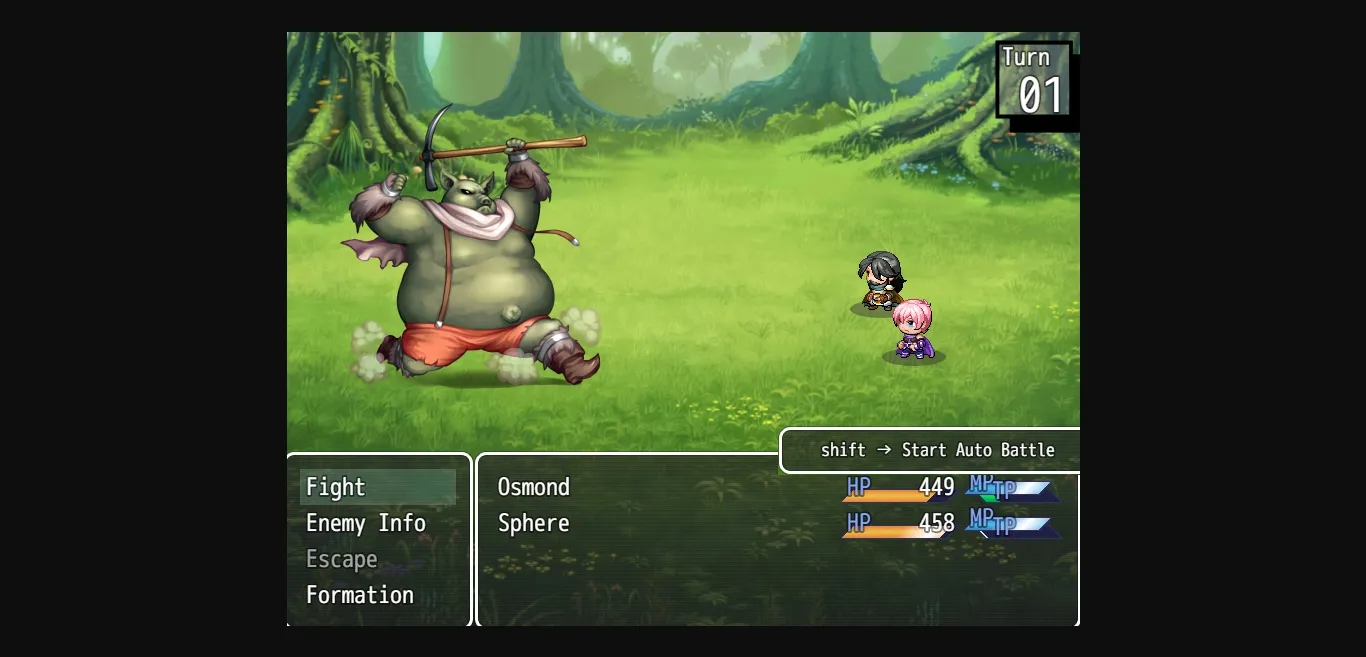This screenshot has width=1366, height=657.
Task: Select the Fight command
Action: [336, 487]
